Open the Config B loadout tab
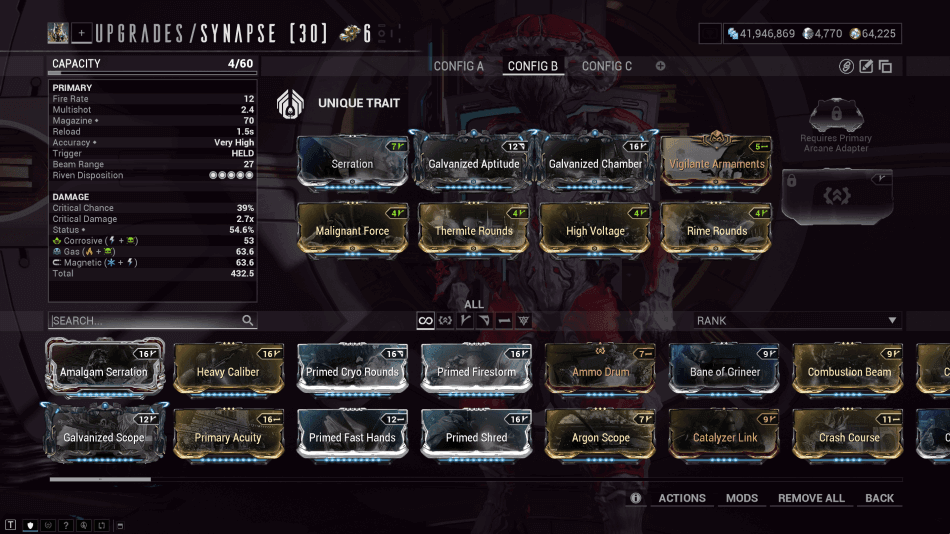The height and width of the screenshot is (534, 950). click(x=533, y=66)
